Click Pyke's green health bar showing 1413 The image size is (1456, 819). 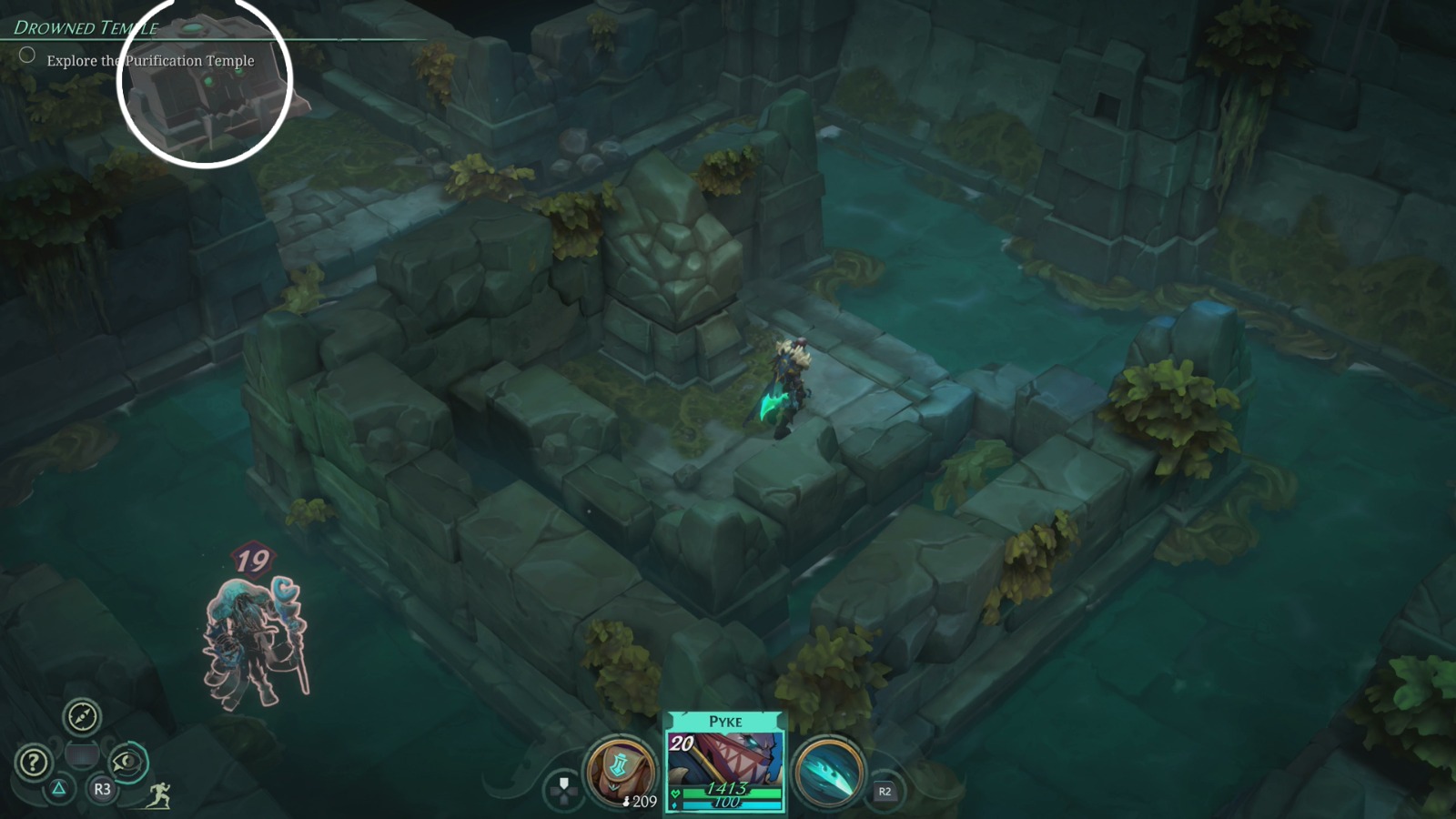728,792
